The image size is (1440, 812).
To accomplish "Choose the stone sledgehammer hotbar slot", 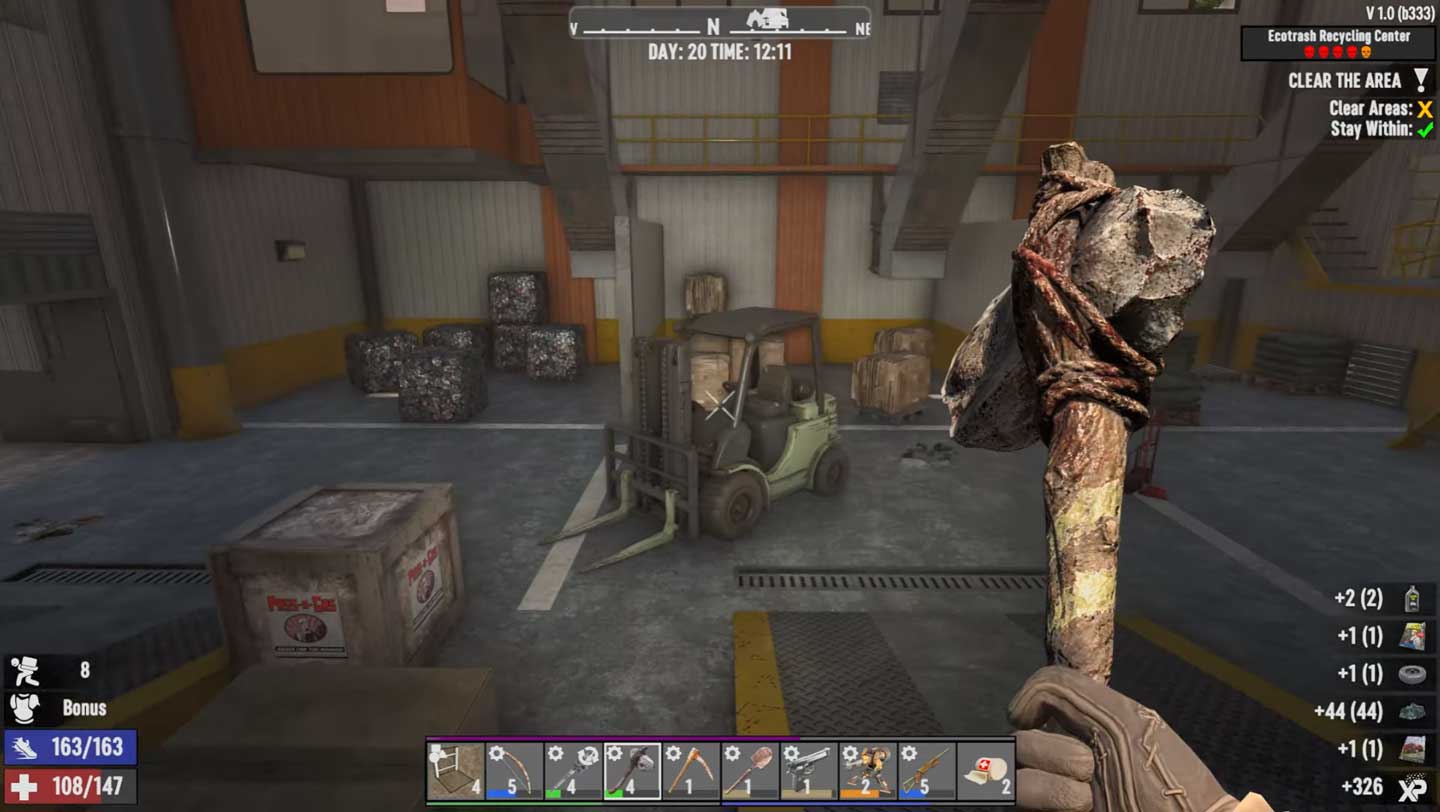I will [x=632, y=770].
